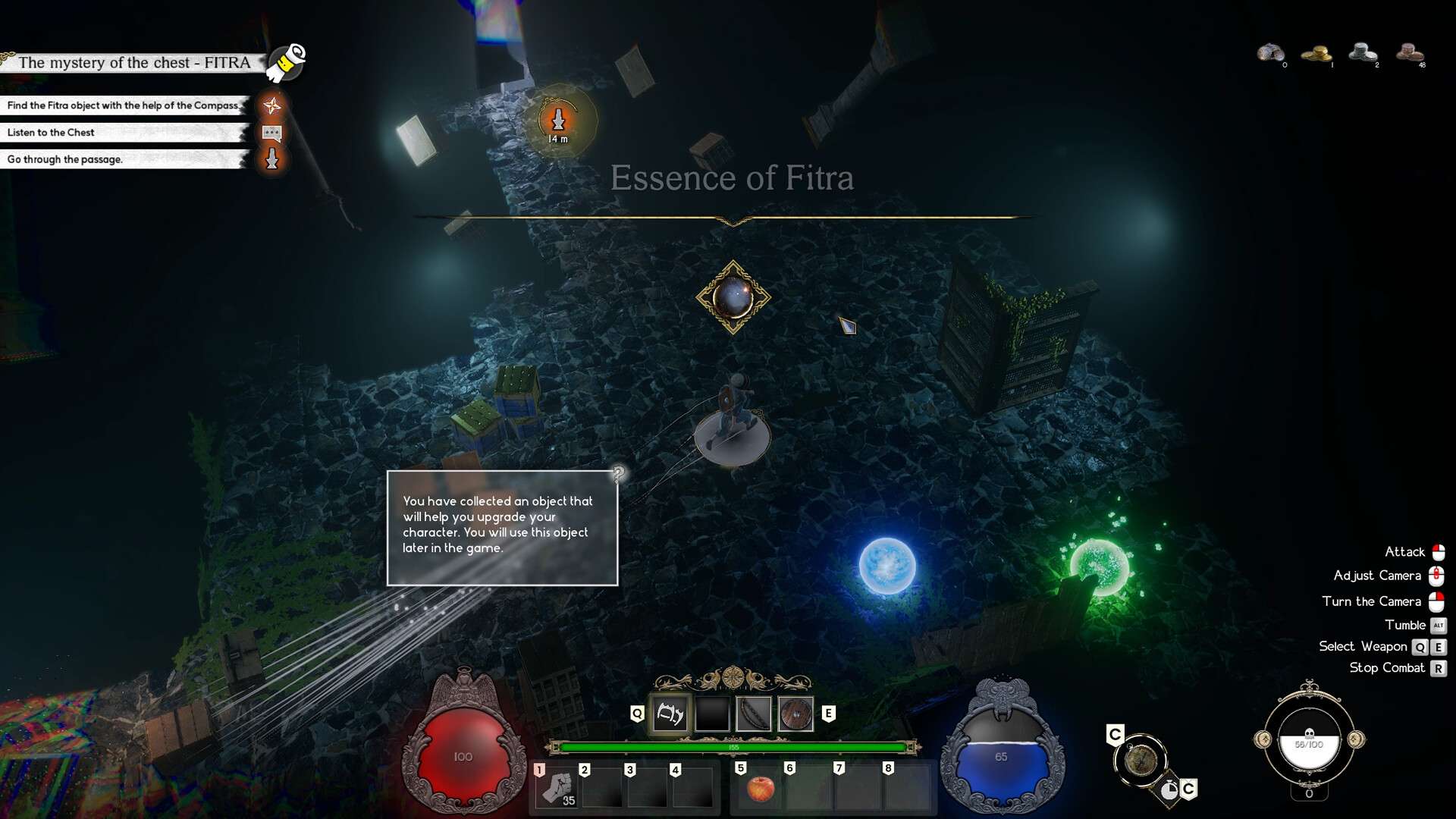Close the collected-object tutorial tooltip

618,473
